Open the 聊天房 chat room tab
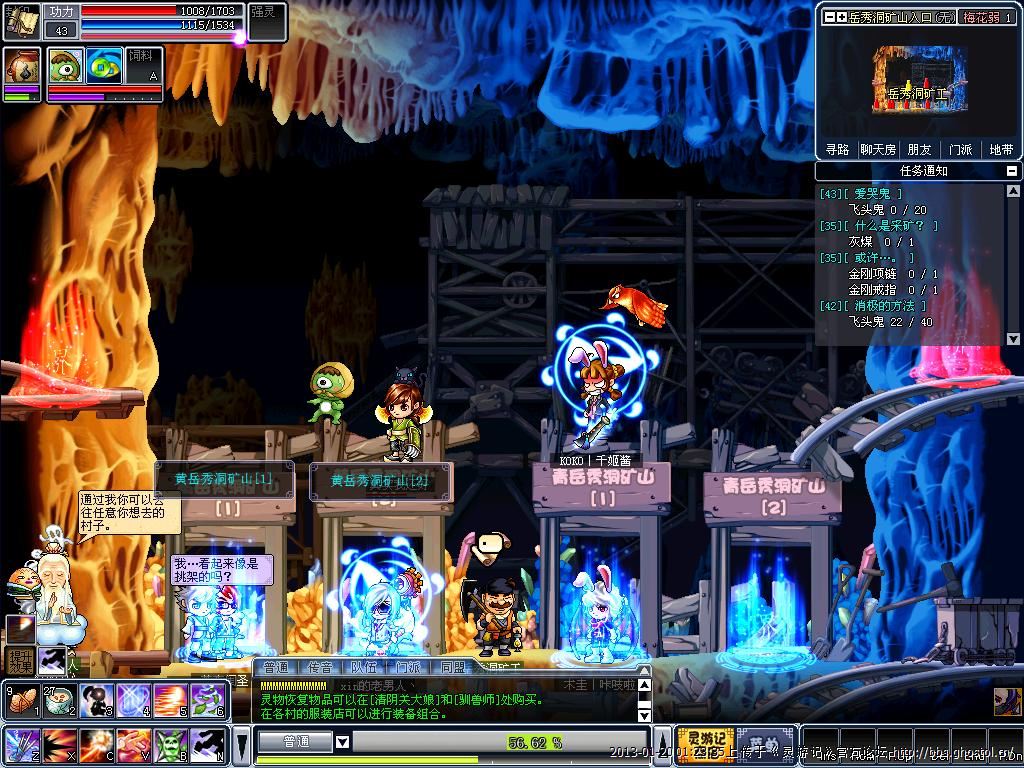The width and height of the screenshot is (1024, 768). pyautogui.click(x=878, y=149)
